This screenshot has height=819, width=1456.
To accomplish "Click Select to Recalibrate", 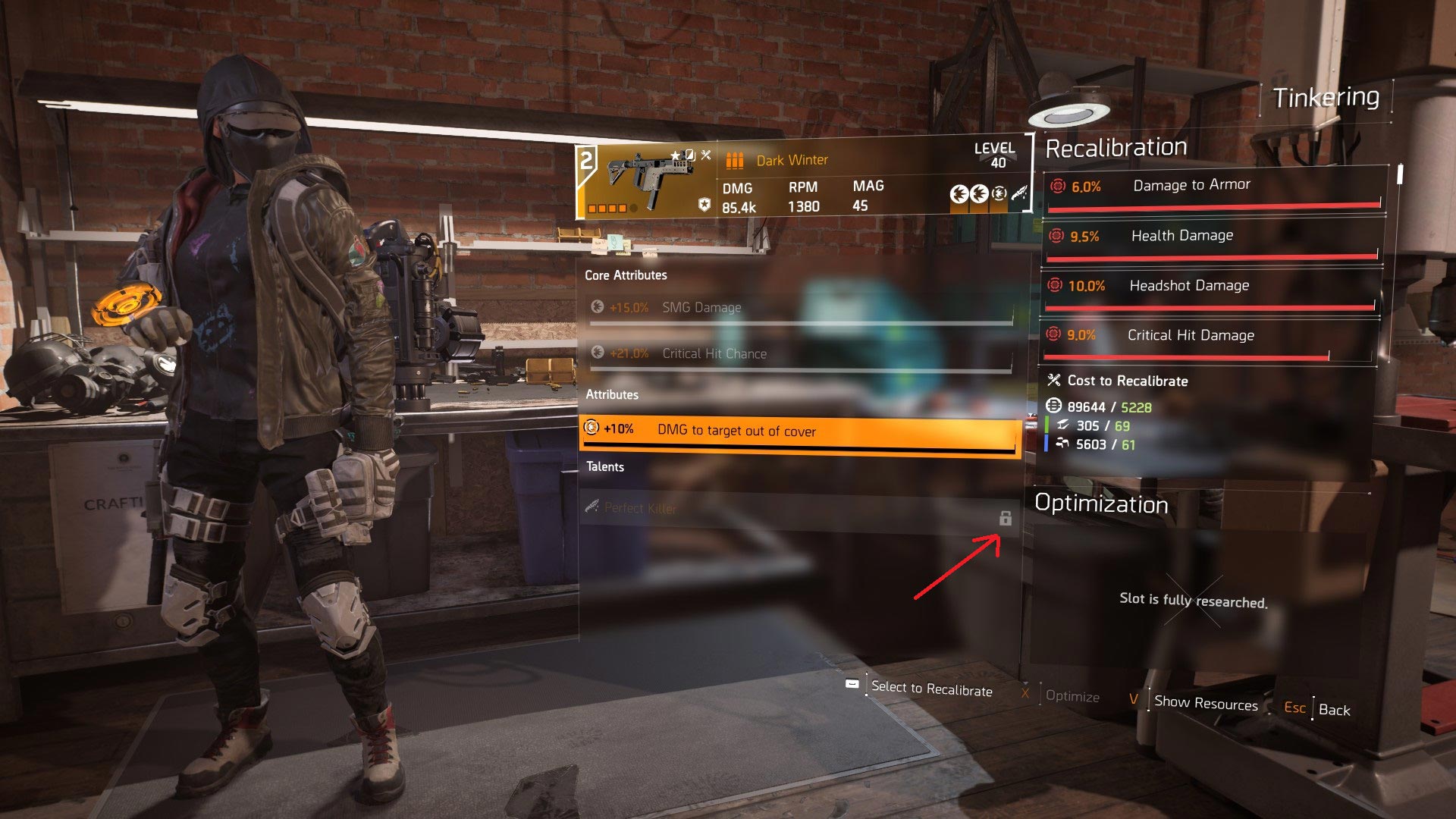I will 931,689.
